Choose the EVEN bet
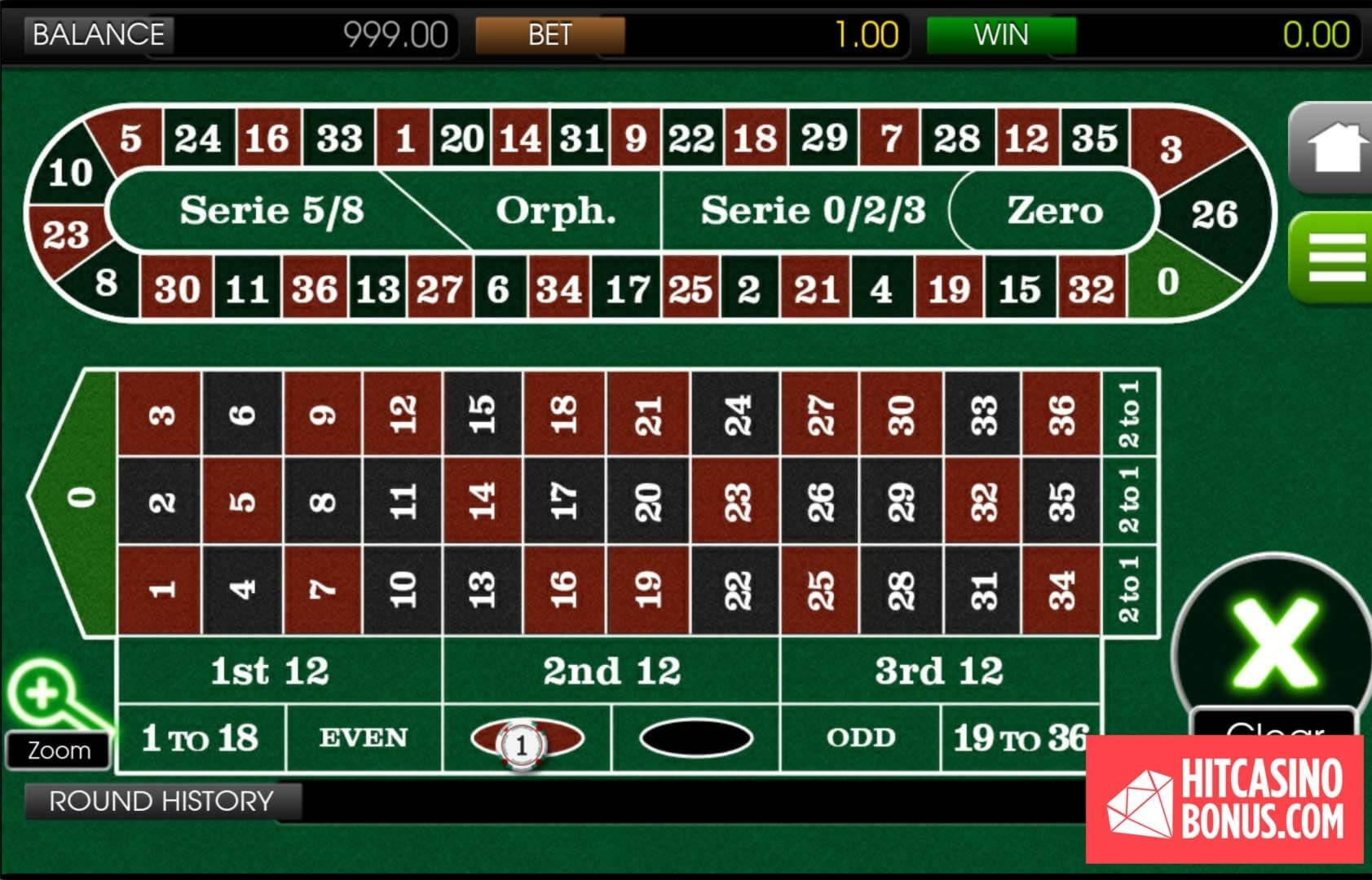The image size is (1372, 880). point(364,738)
